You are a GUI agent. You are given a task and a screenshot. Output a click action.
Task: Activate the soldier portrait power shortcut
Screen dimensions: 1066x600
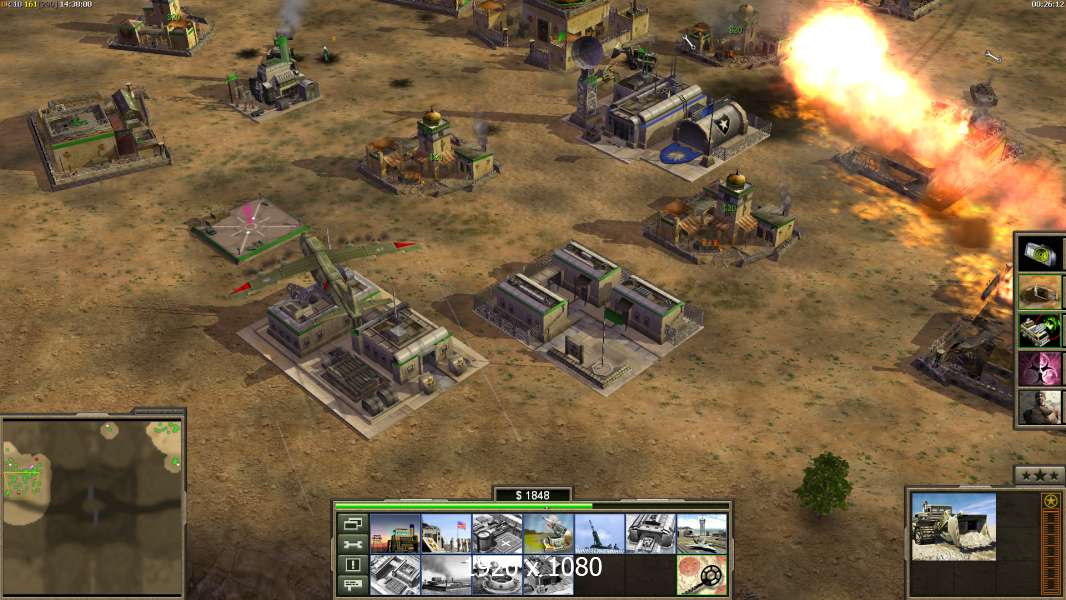point(1041,408)
